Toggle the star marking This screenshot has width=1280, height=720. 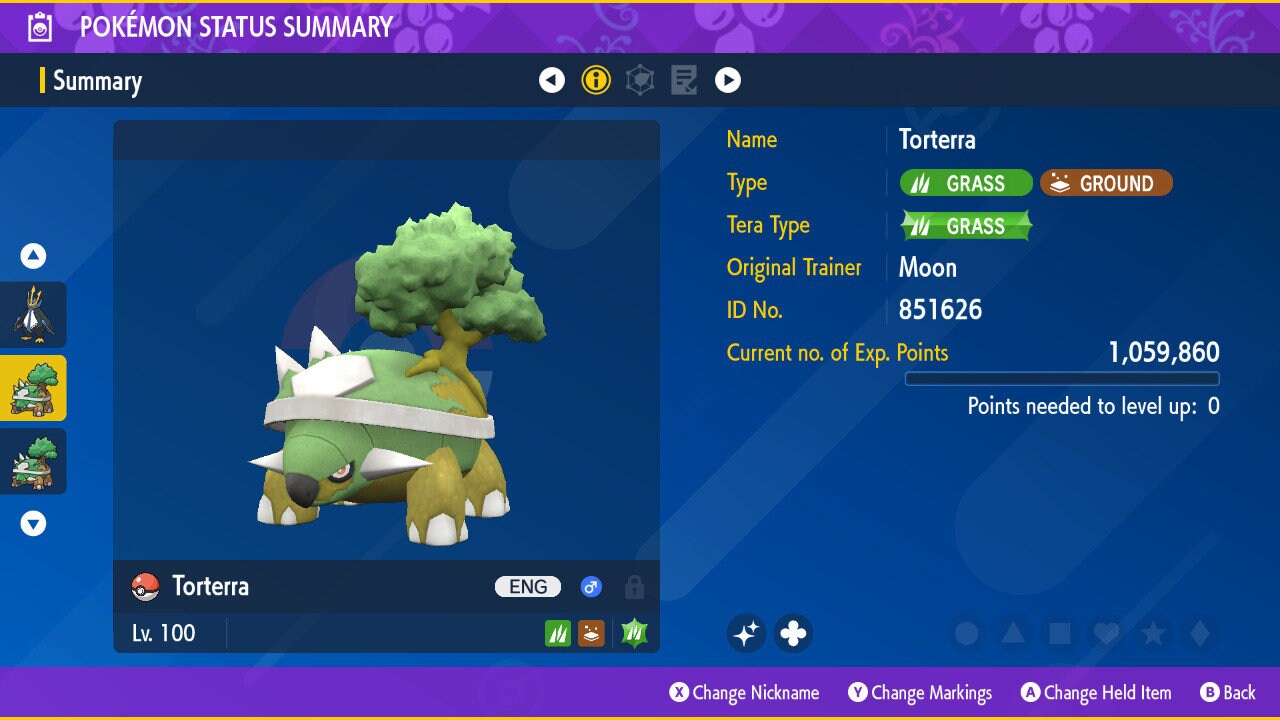[x=1153, y=633]
